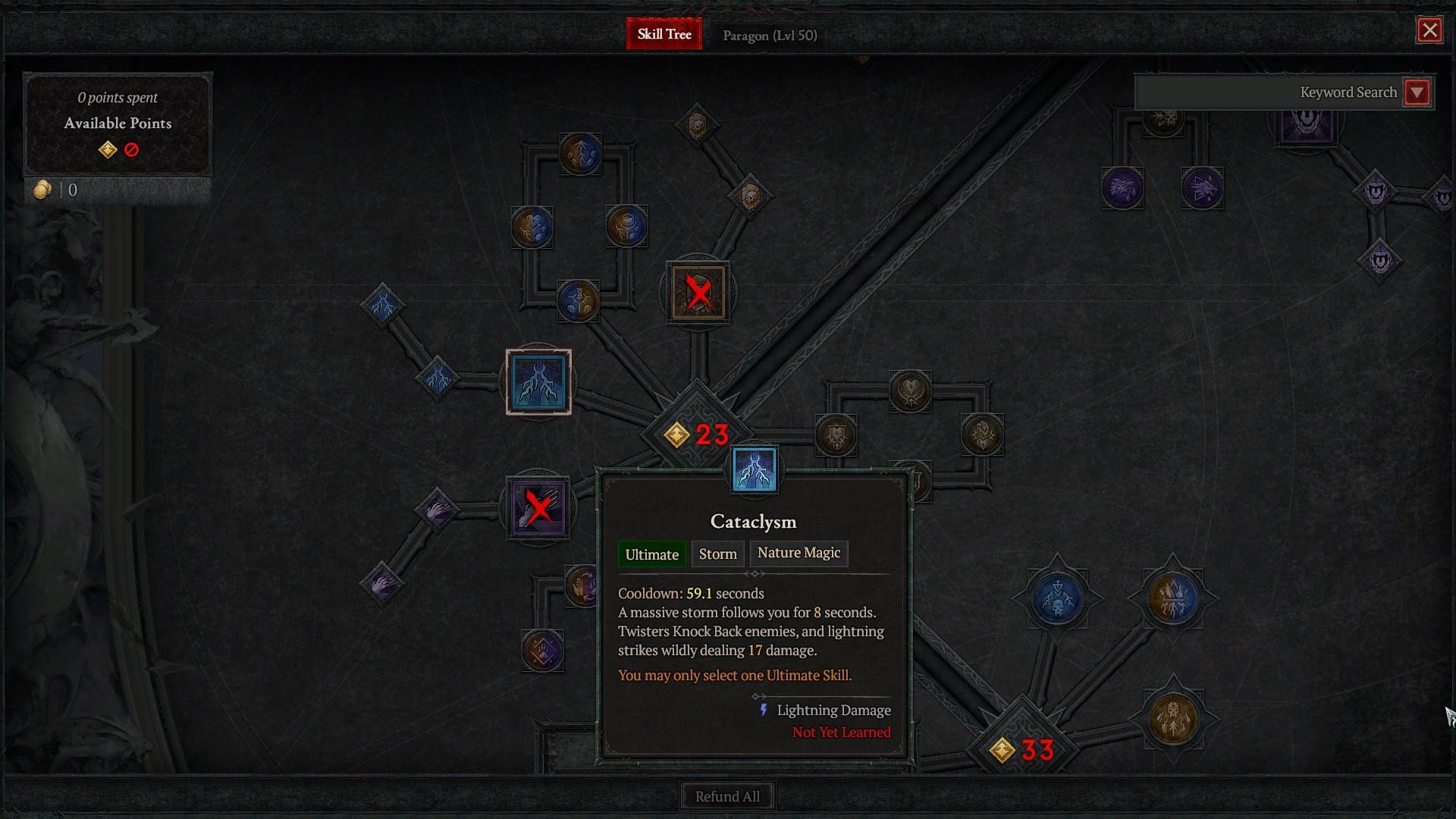
Task: Click the Storm tag in the tooltip
Action: click(717, 554)
